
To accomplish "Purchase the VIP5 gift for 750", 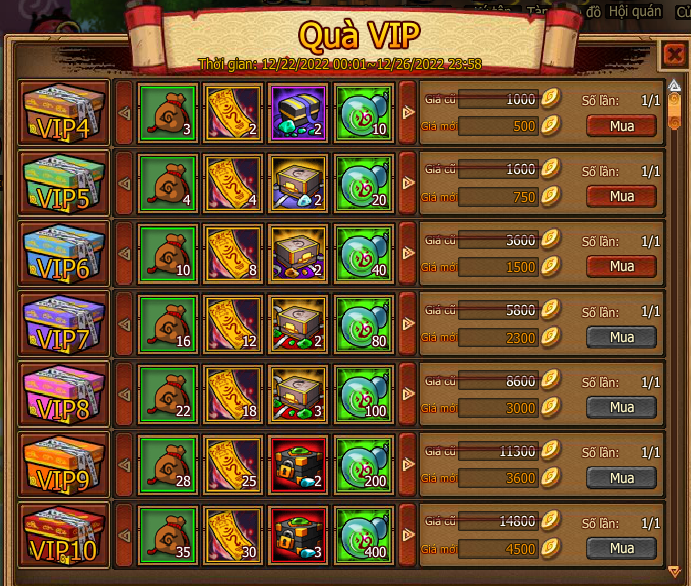I will (x=621, y=196).
